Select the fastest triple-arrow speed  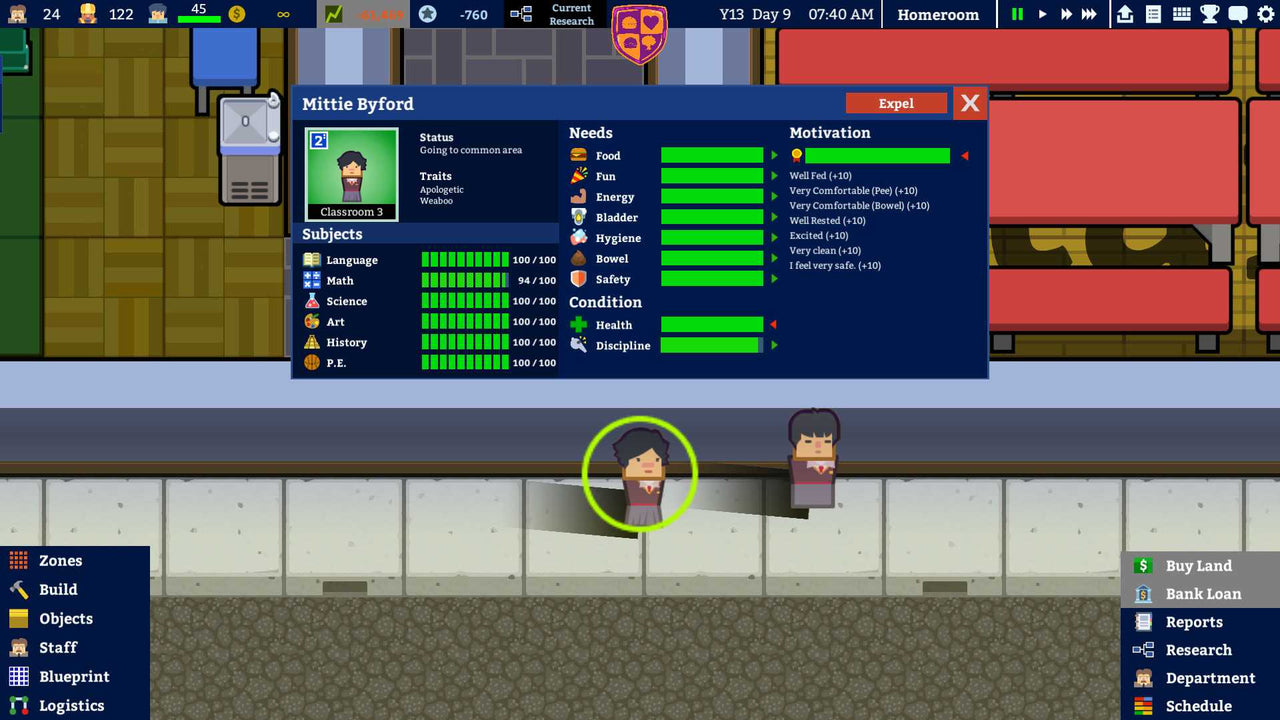(x=1088, y=14)
